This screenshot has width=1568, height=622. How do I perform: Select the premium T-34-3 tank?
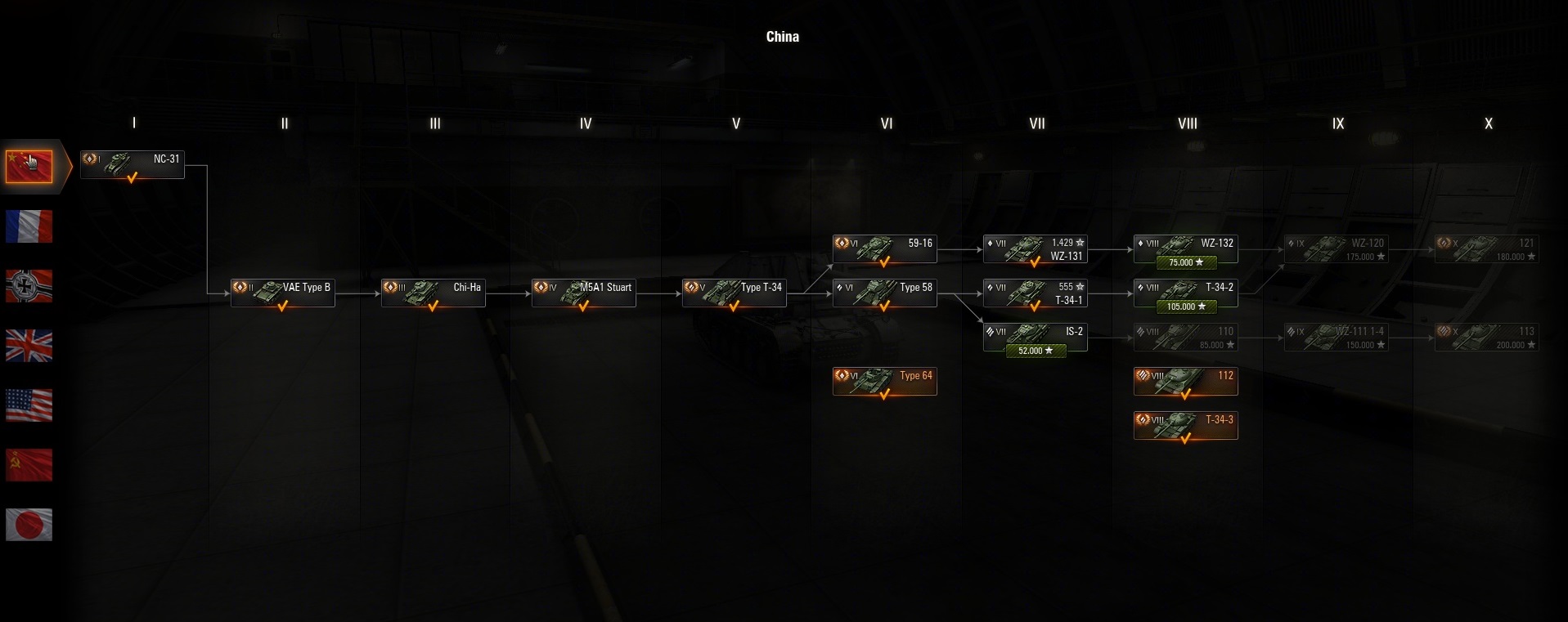(1186, 425)
